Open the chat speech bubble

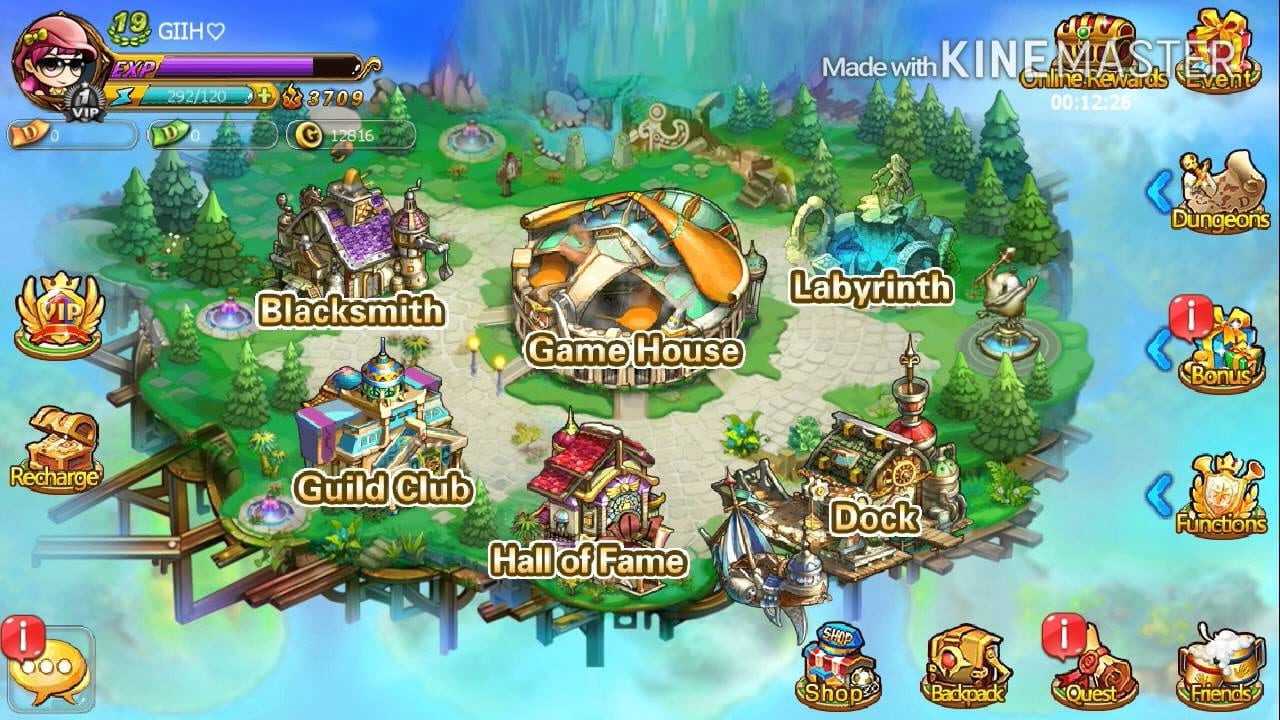coord(50,668)
